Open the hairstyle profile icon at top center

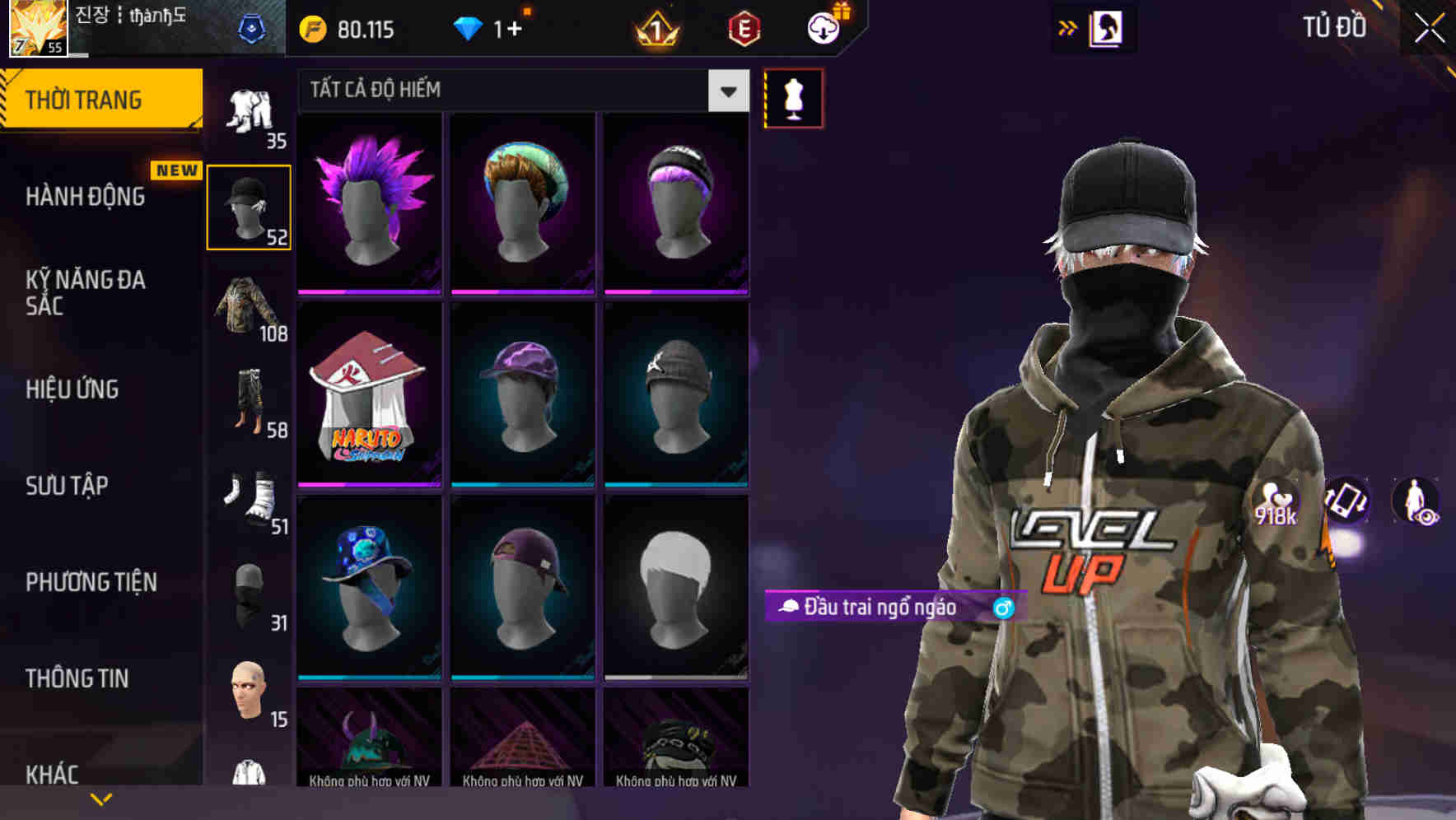[1107, 27]
